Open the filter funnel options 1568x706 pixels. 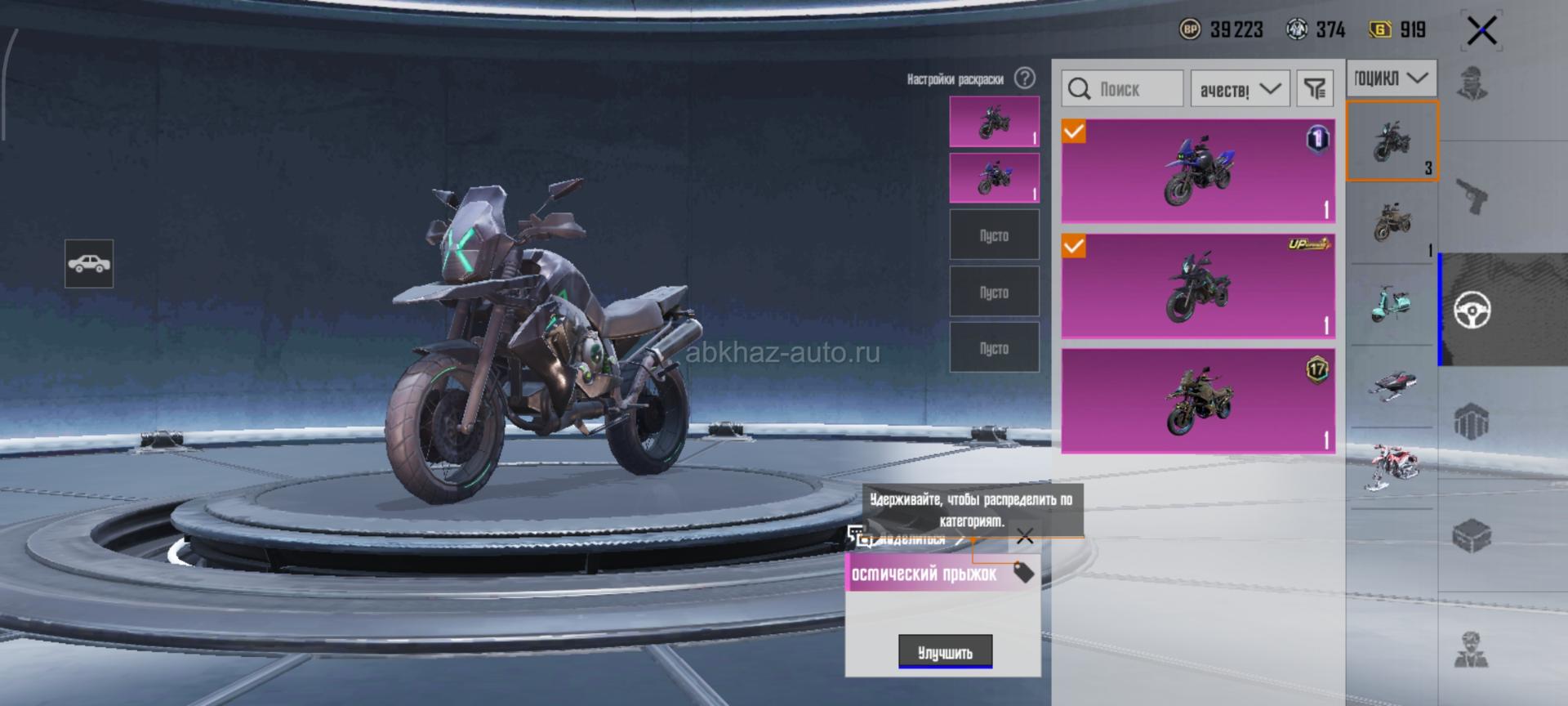pos(1314,88)
